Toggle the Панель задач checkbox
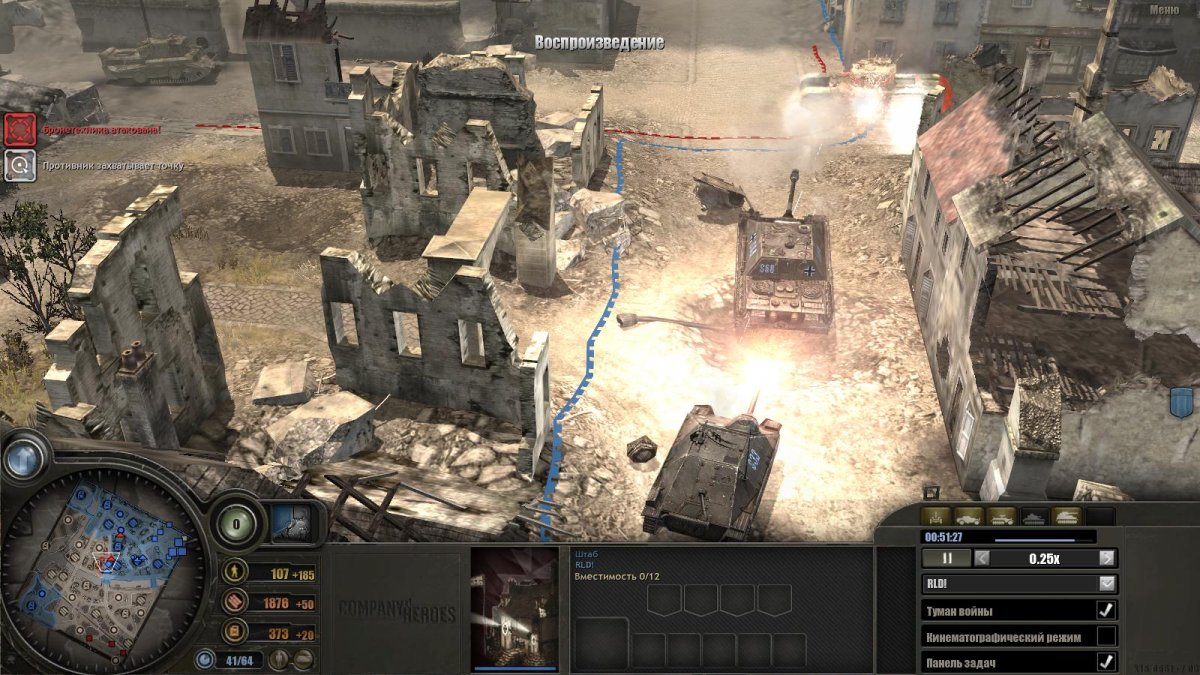The height and width of the screenshot is (675, 1200). [x=1106, y=661]
